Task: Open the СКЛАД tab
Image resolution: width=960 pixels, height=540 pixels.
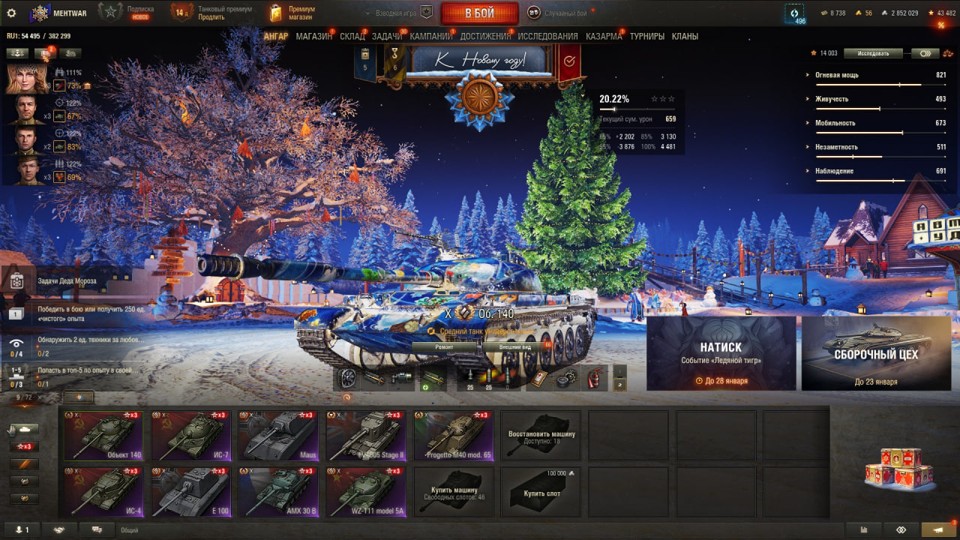Action: (352, 37)
